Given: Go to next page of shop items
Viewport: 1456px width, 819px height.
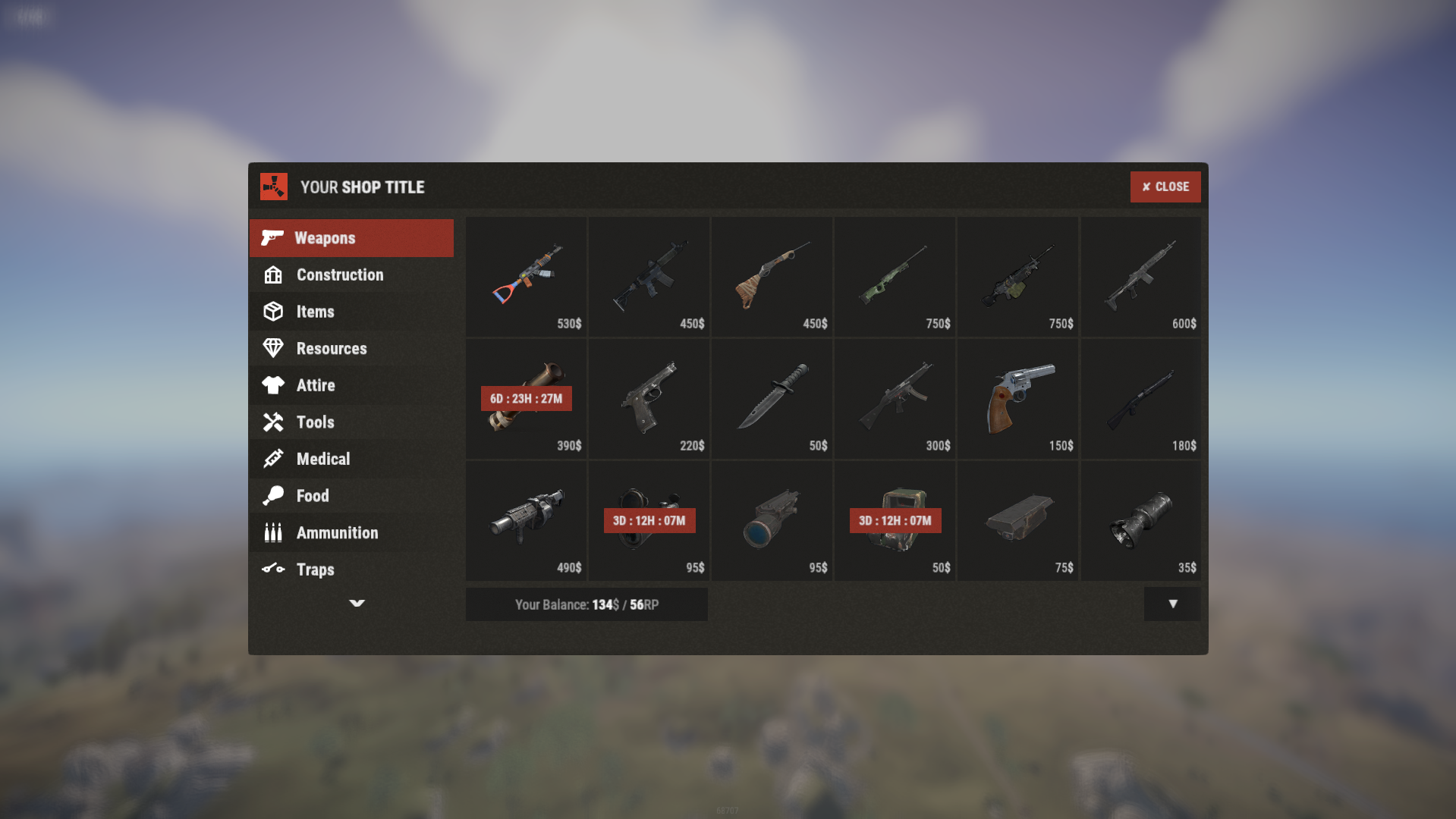Looking at the screenshot, I should point(1172,604).
